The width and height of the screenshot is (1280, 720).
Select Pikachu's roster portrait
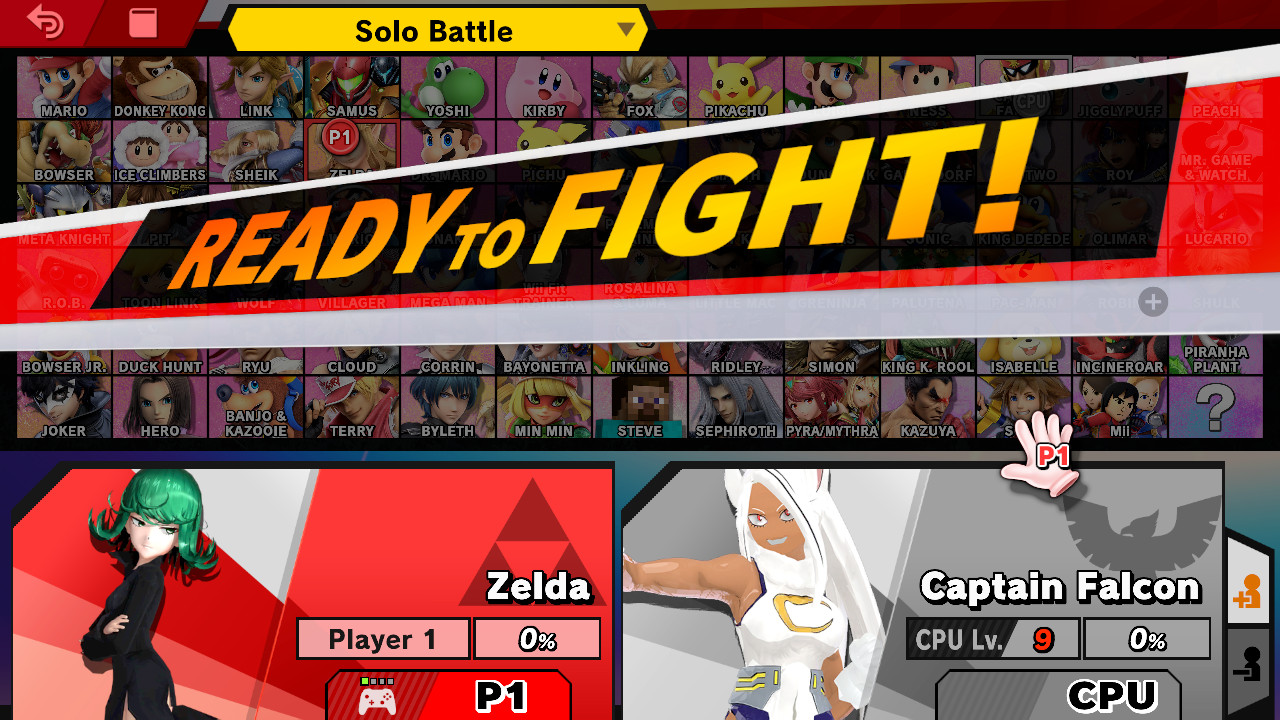point(736,85)
